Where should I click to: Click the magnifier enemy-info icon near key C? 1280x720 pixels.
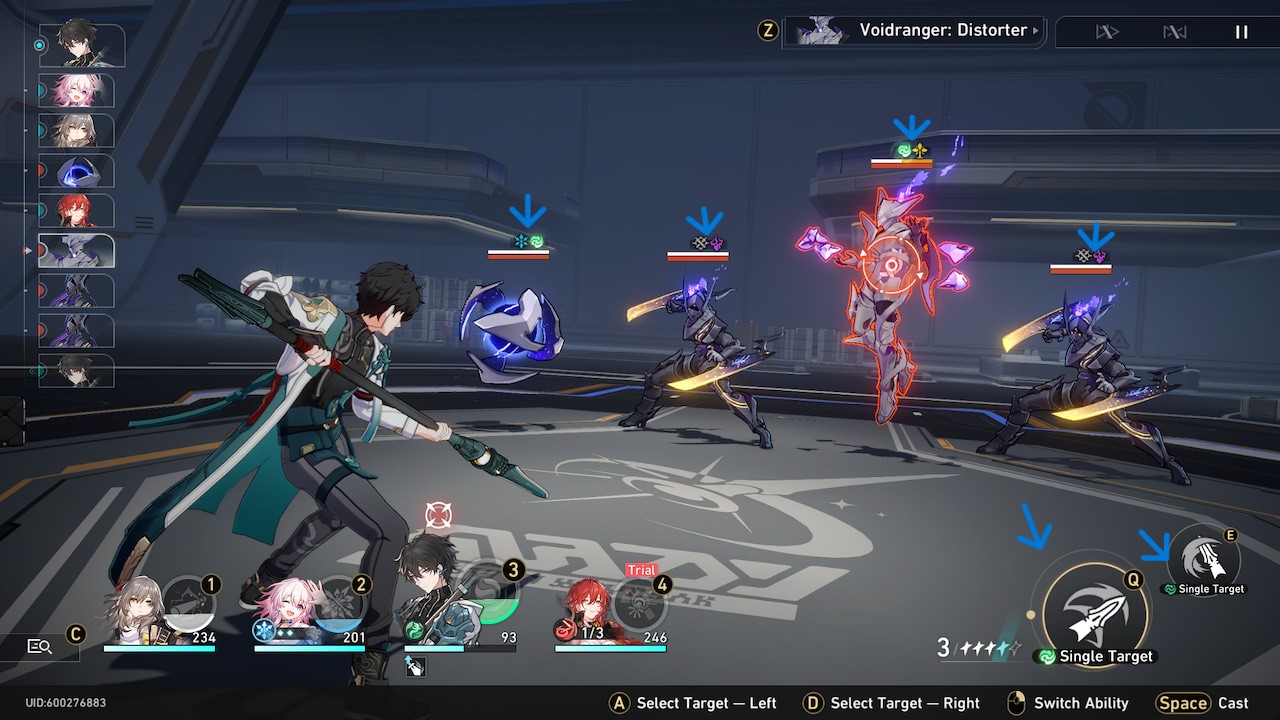(x=42, y=646)
